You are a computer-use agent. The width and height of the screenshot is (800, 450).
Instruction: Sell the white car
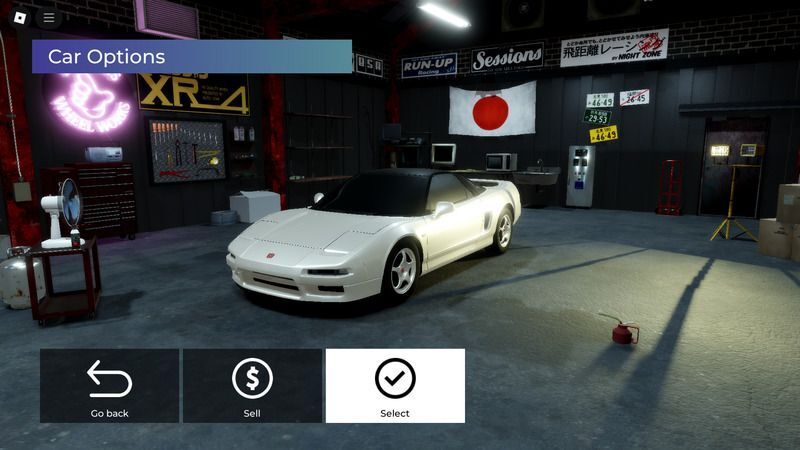click(x=252, y=386)
